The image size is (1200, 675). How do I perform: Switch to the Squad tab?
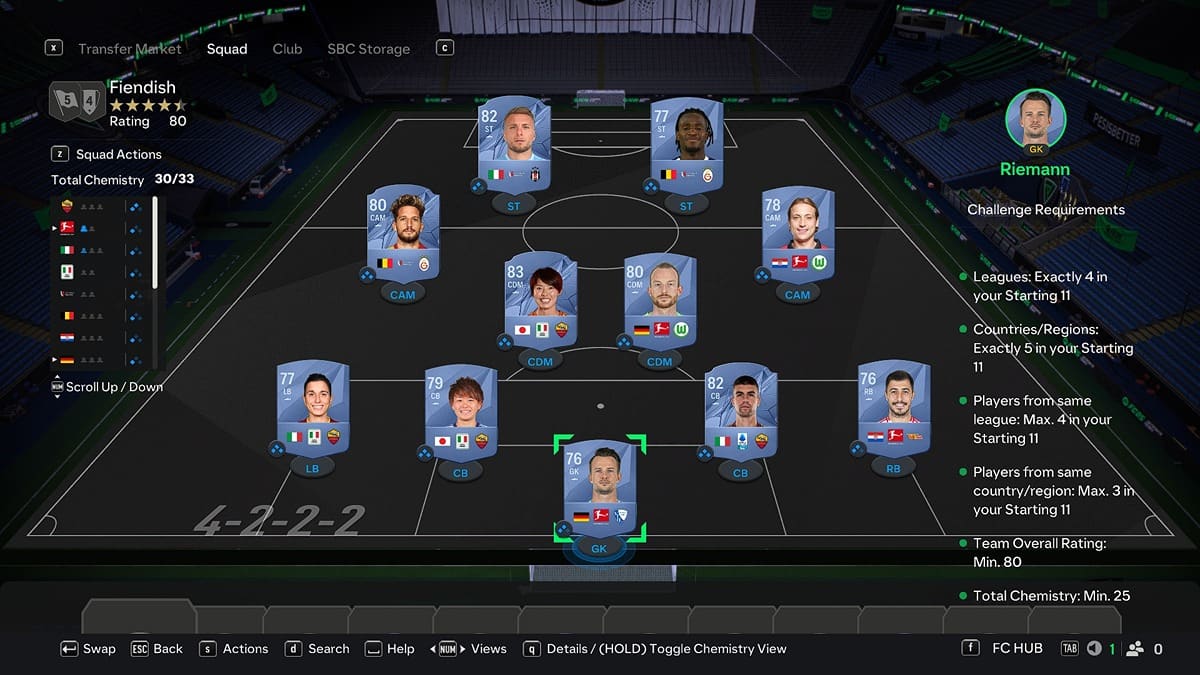[x=227, y=49]
